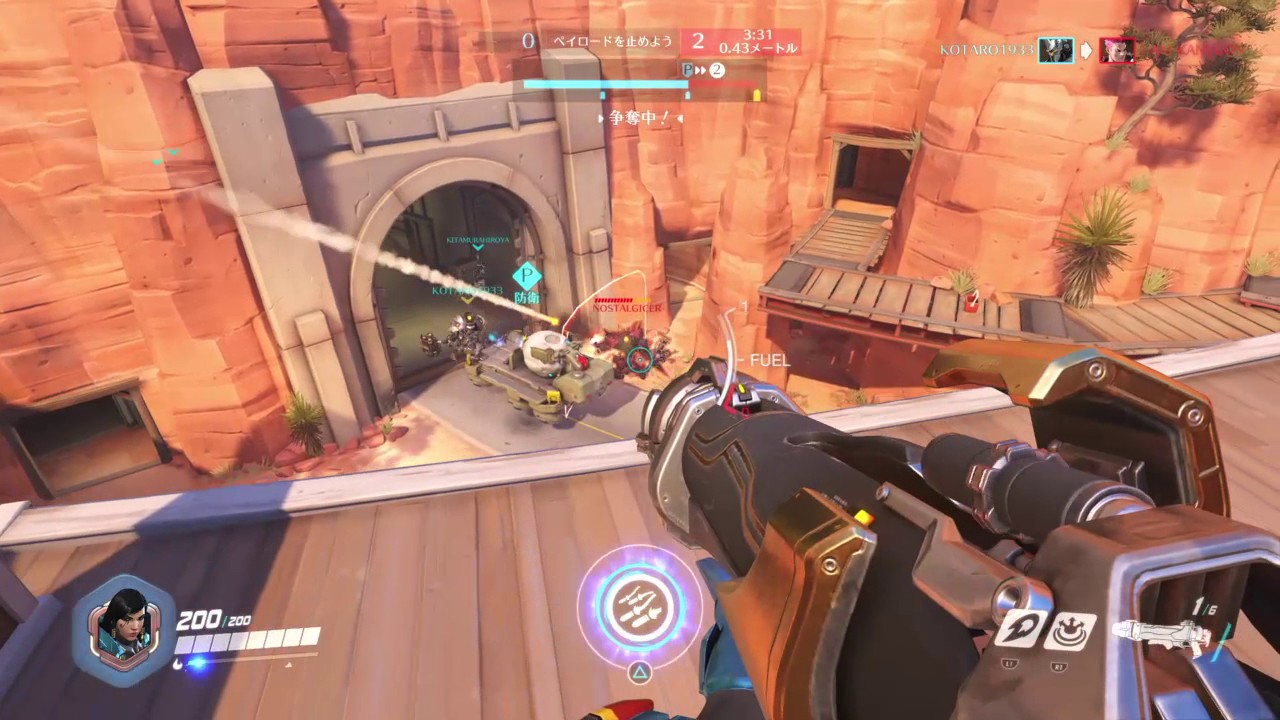Click KOTARO1933's hero portrait in kill feed

pyautogui.click(x=1055, y=50)
